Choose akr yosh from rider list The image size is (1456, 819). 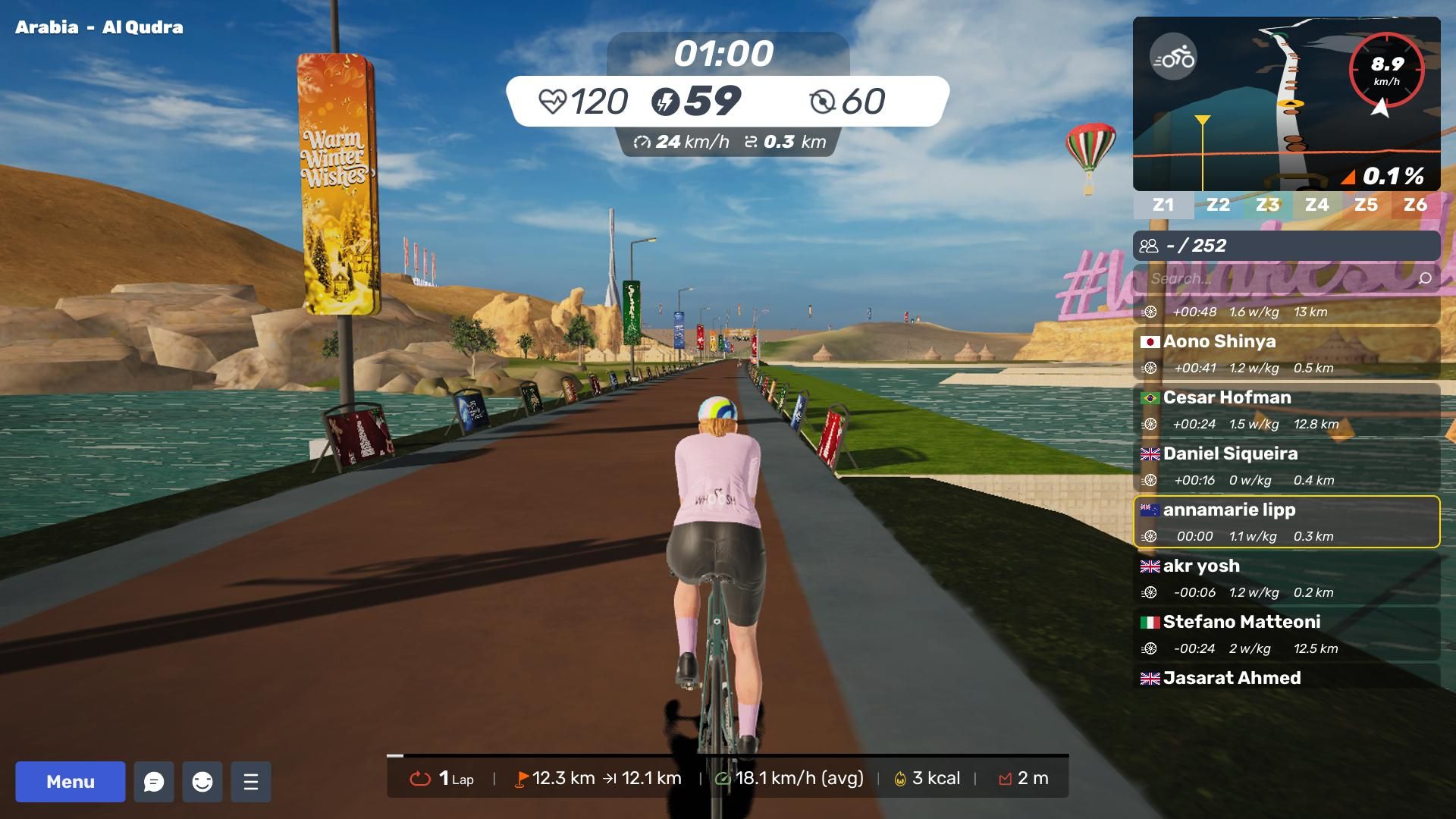[x=1286, y=578]
